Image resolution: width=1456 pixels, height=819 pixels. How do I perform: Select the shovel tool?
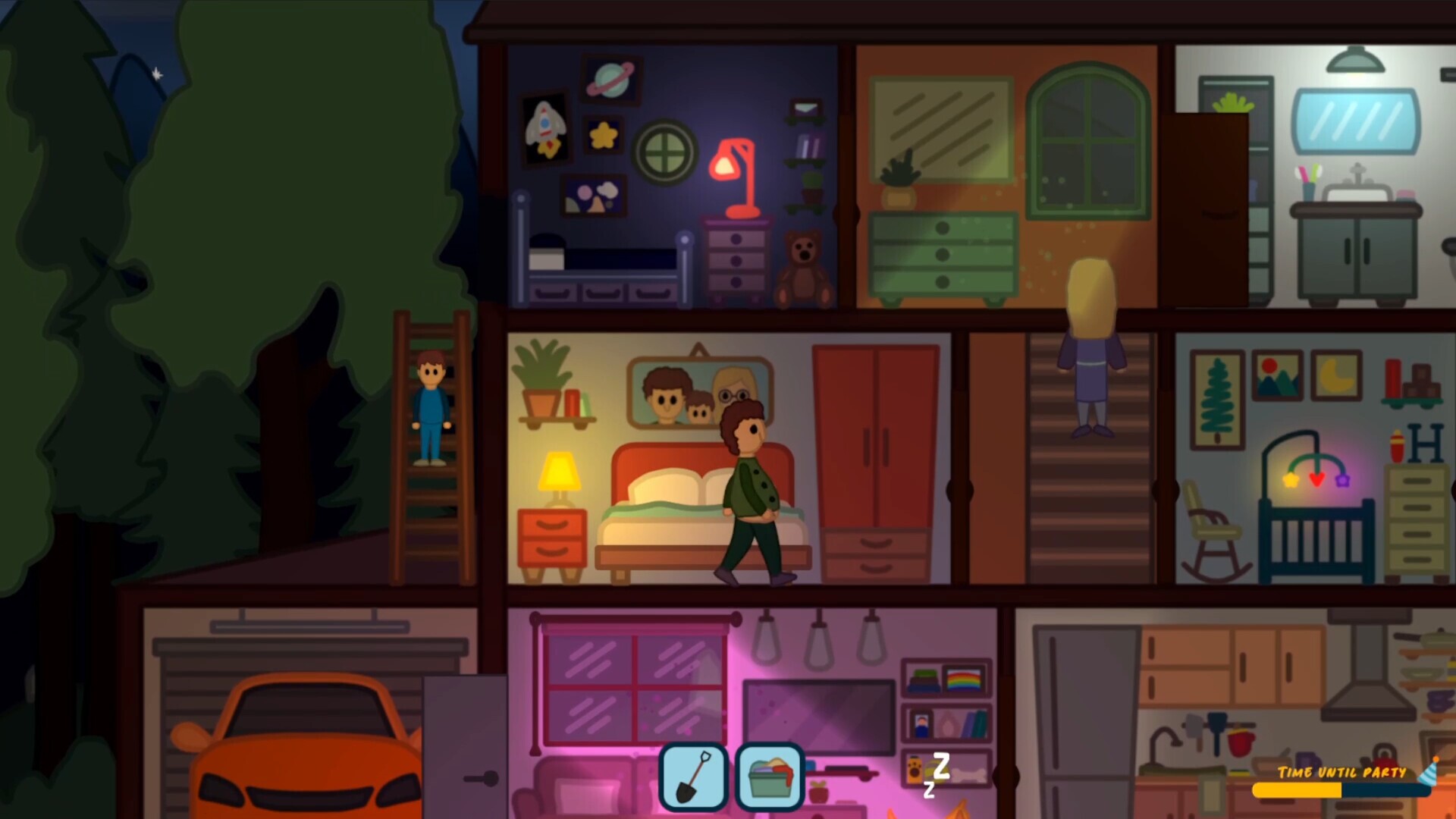693,776
